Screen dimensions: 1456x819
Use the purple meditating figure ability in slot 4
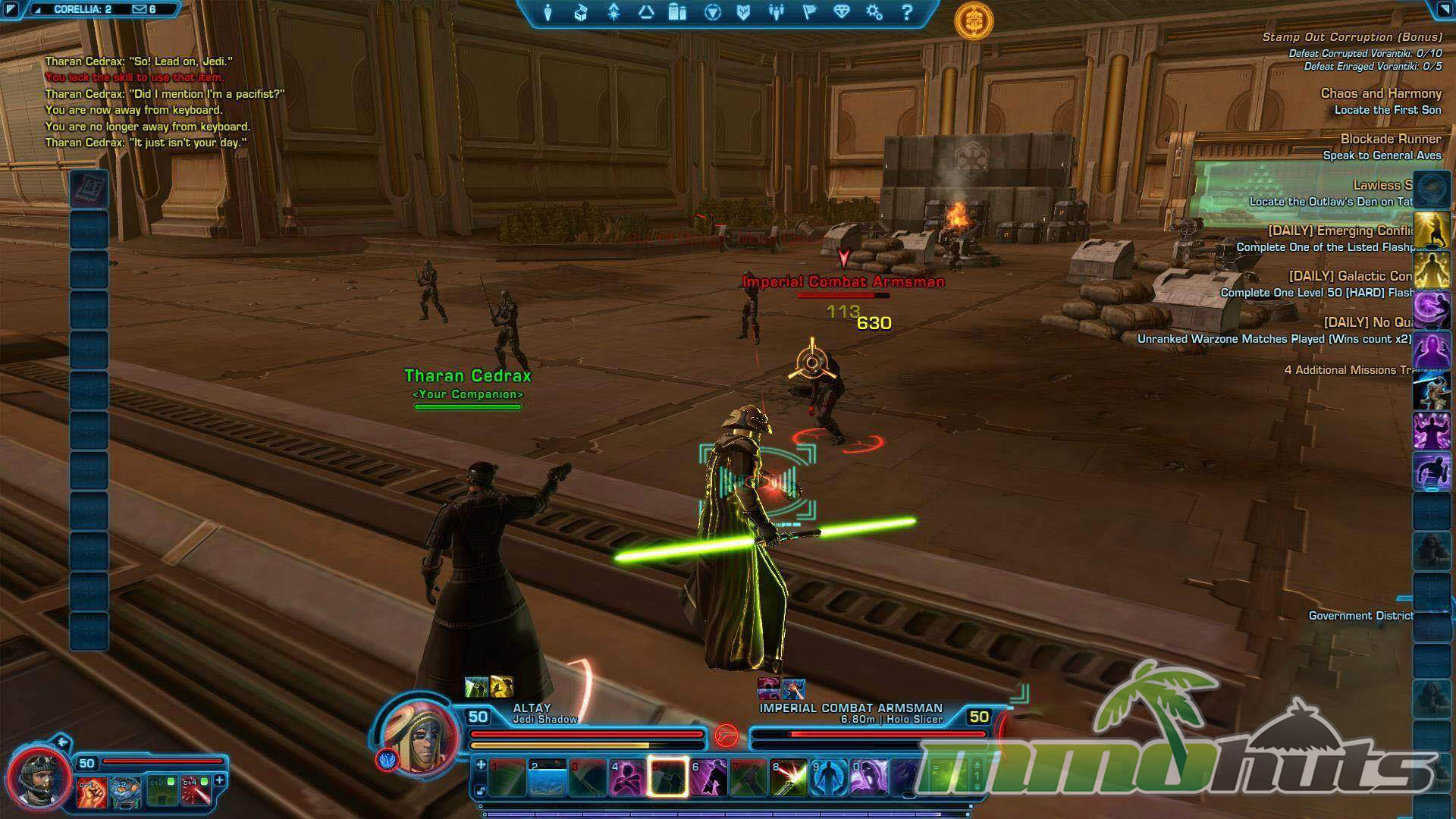pyautogui.click(x=628, y=779)
